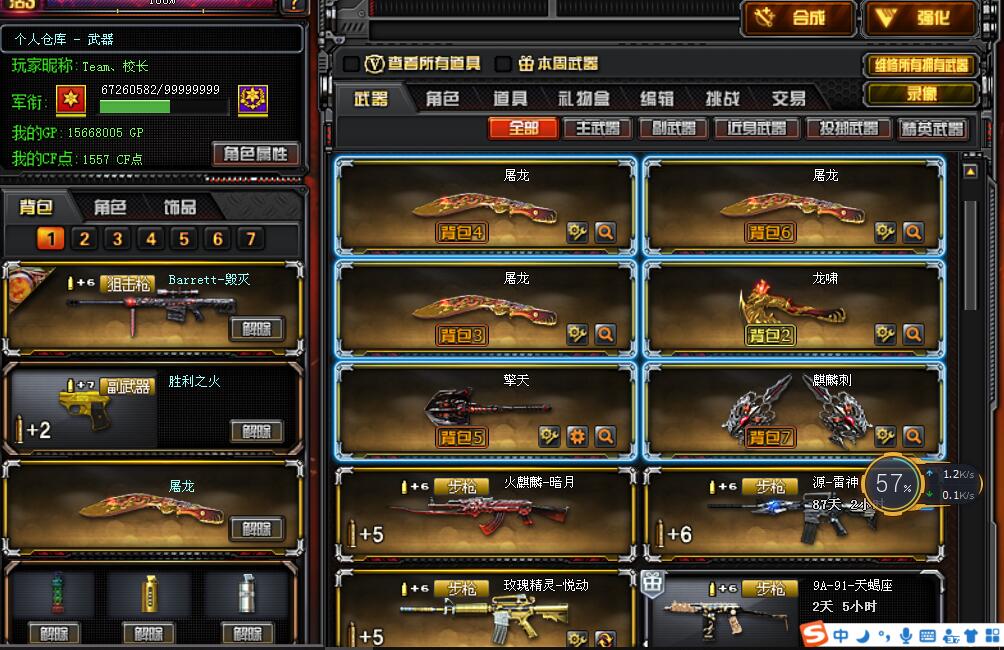Filter by 主武器 primary weapons
Viewport: 1004px width, 650px height.
[597, 128]
